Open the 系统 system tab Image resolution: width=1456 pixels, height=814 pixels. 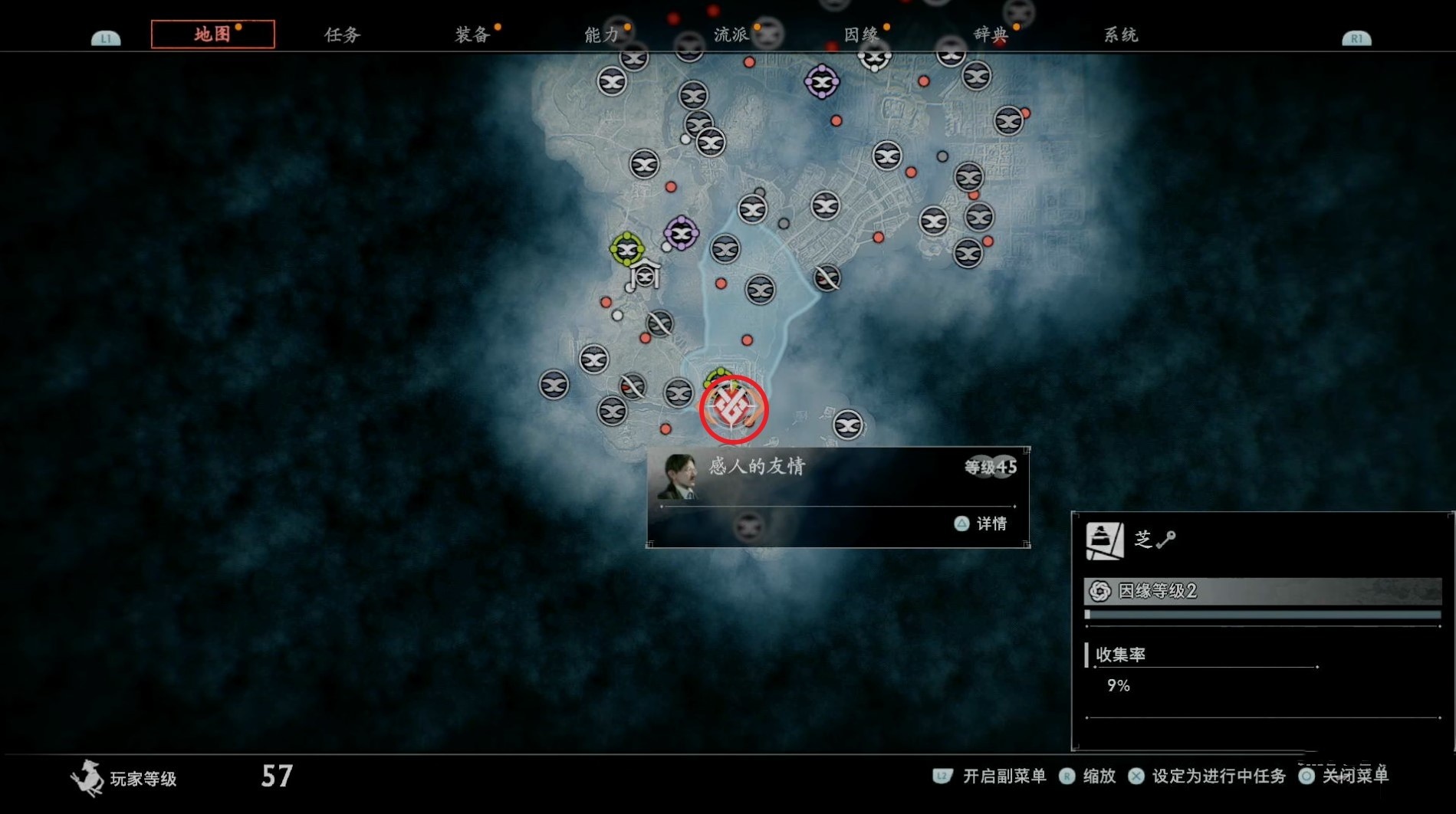pos(1120,34)
